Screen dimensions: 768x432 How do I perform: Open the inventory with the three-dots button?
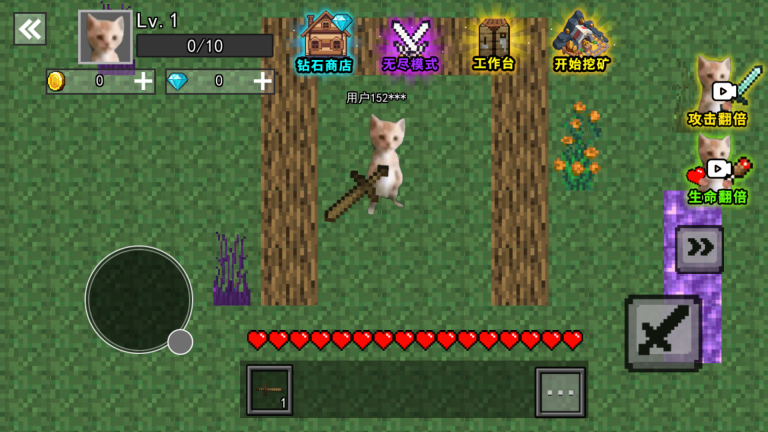(x=560, y=391)
